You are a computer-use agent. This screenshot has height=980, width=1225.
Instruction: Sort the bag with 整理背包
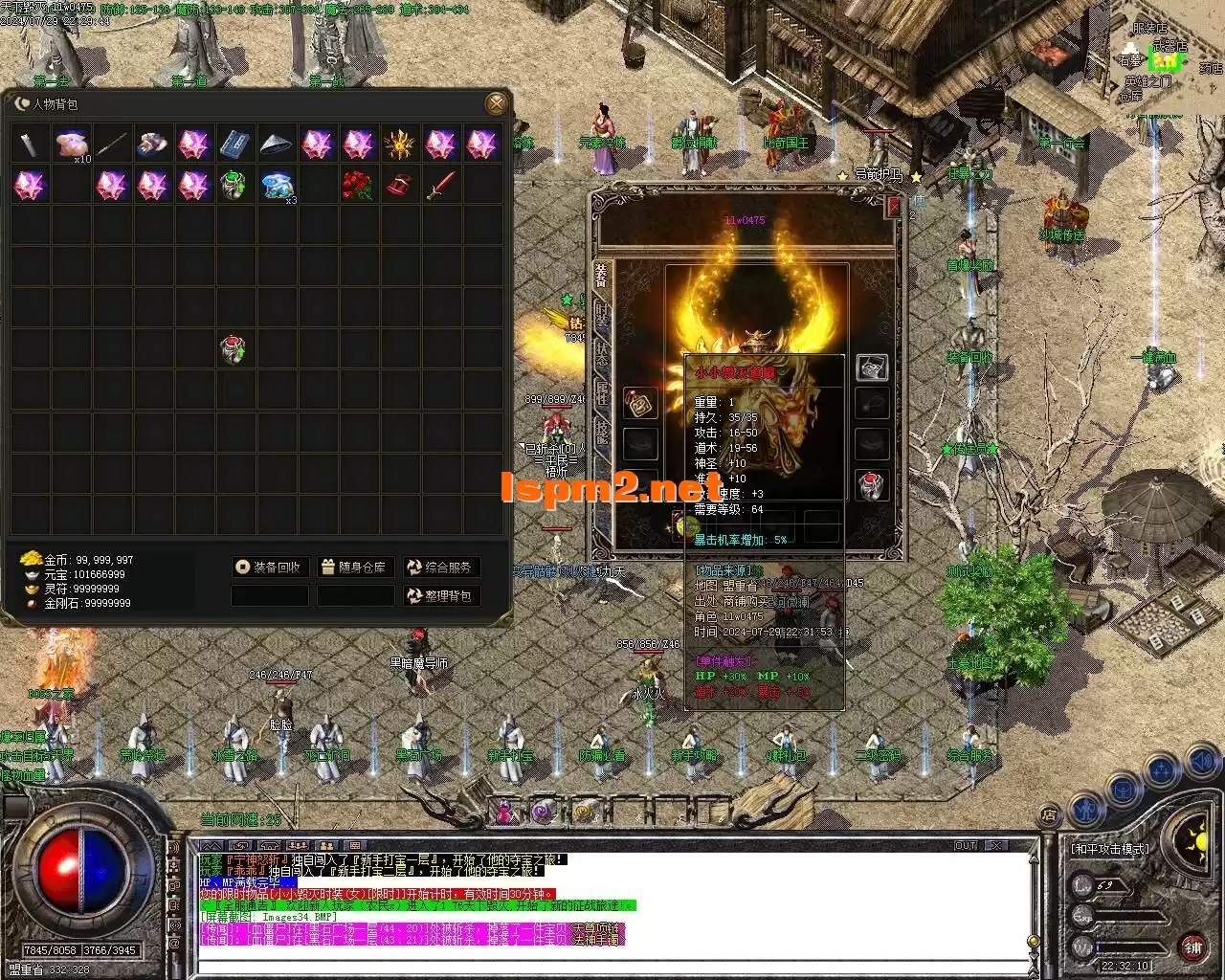pos(440,596)
